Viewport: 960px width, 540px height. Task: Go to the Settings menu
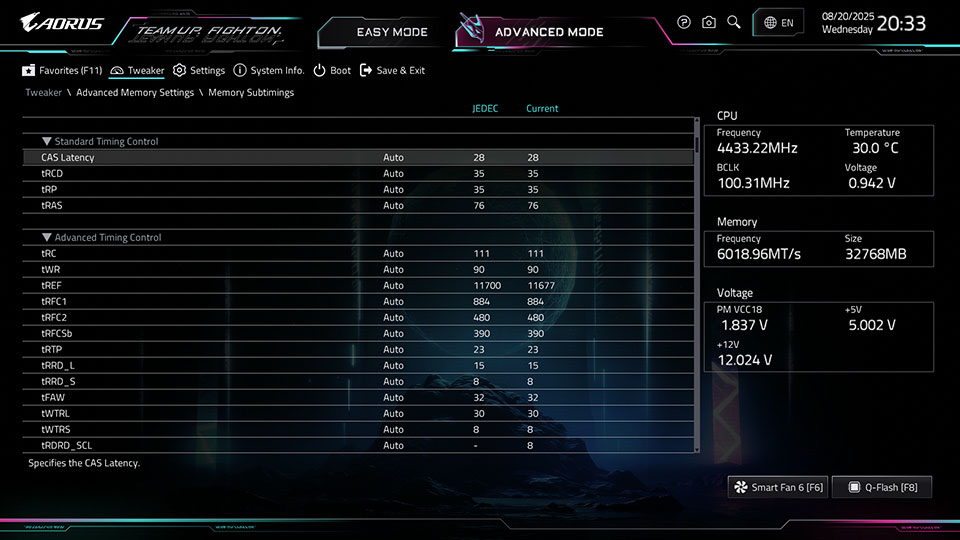tap(199, 71)
